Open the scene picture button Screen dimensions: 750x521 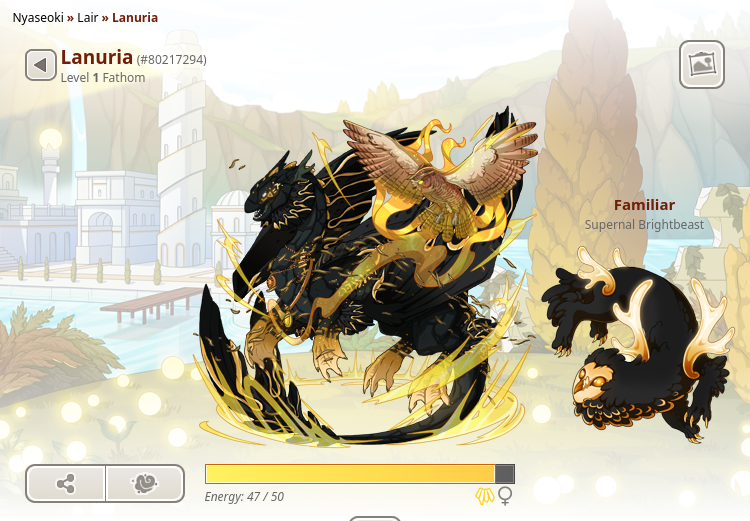point(702,64)
